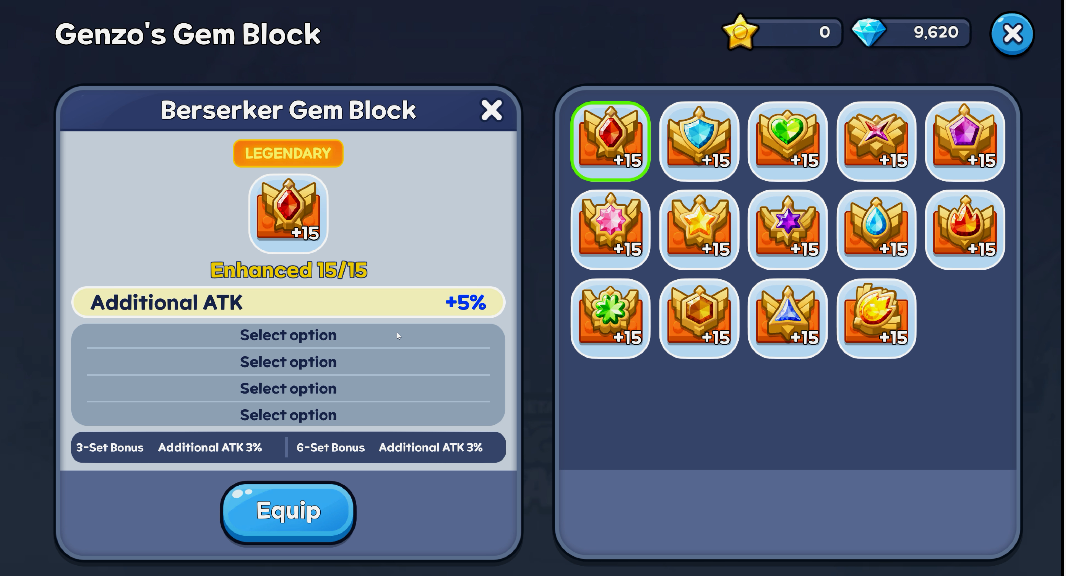Close Genzo's Gem Block screen
Screen dimensions: 1066x576
pyautogui.click(x=1012, y=34)
